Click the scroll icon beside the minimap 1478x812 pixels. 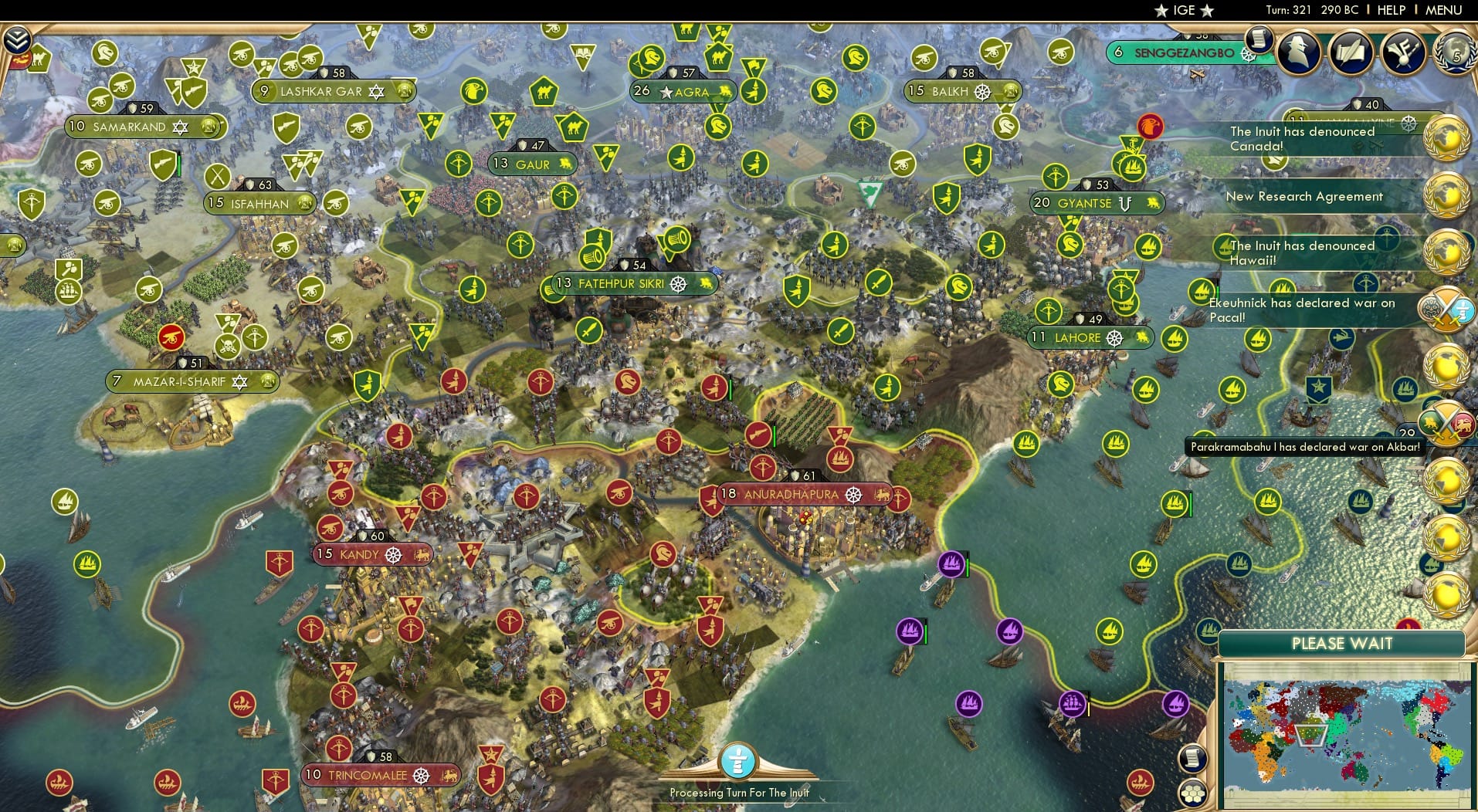click(x=1192, y=756)
